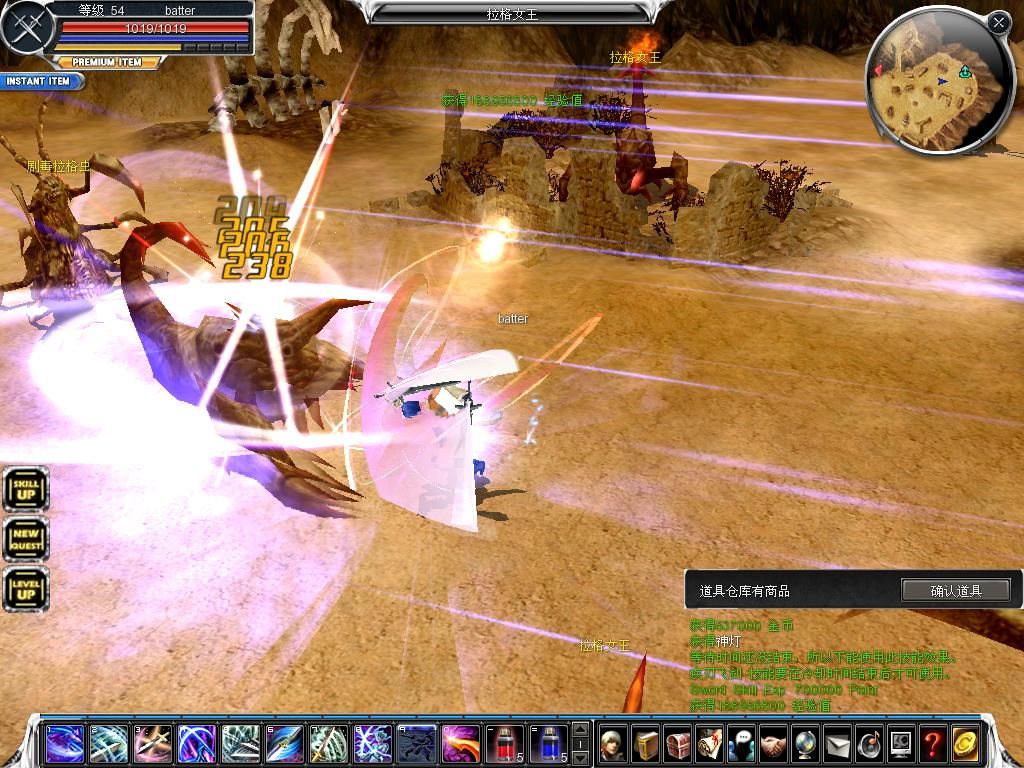1024x768 pixels.
Task: Activate the orange flame slash skill
Action: click(x=461, y=744)
